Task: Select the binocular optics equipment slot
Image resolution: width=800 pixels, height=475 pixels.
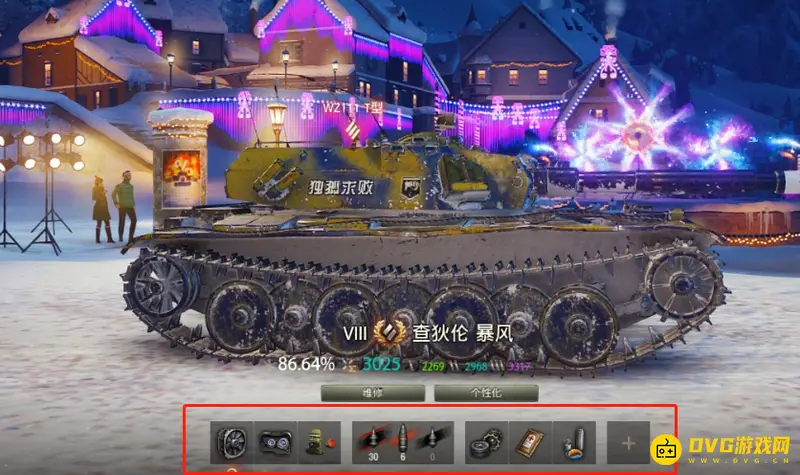Action: (274, 441)
